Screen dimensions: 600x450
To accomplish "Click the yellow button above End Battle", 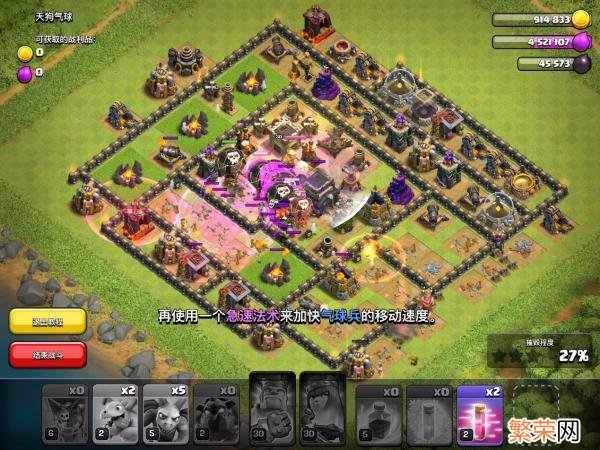I will [47, 322].
